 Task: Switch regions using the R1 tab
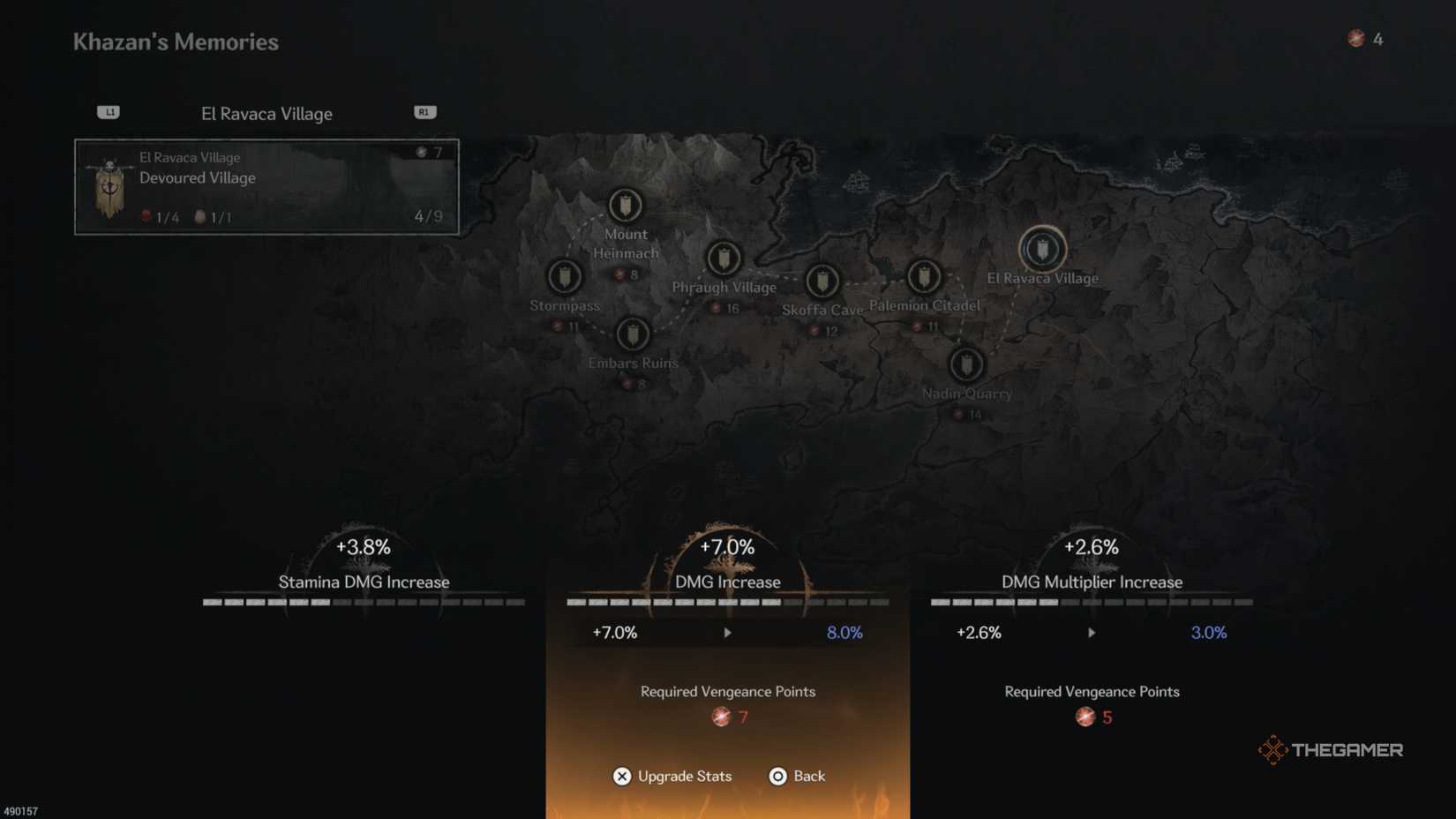(x=424, y=111)
